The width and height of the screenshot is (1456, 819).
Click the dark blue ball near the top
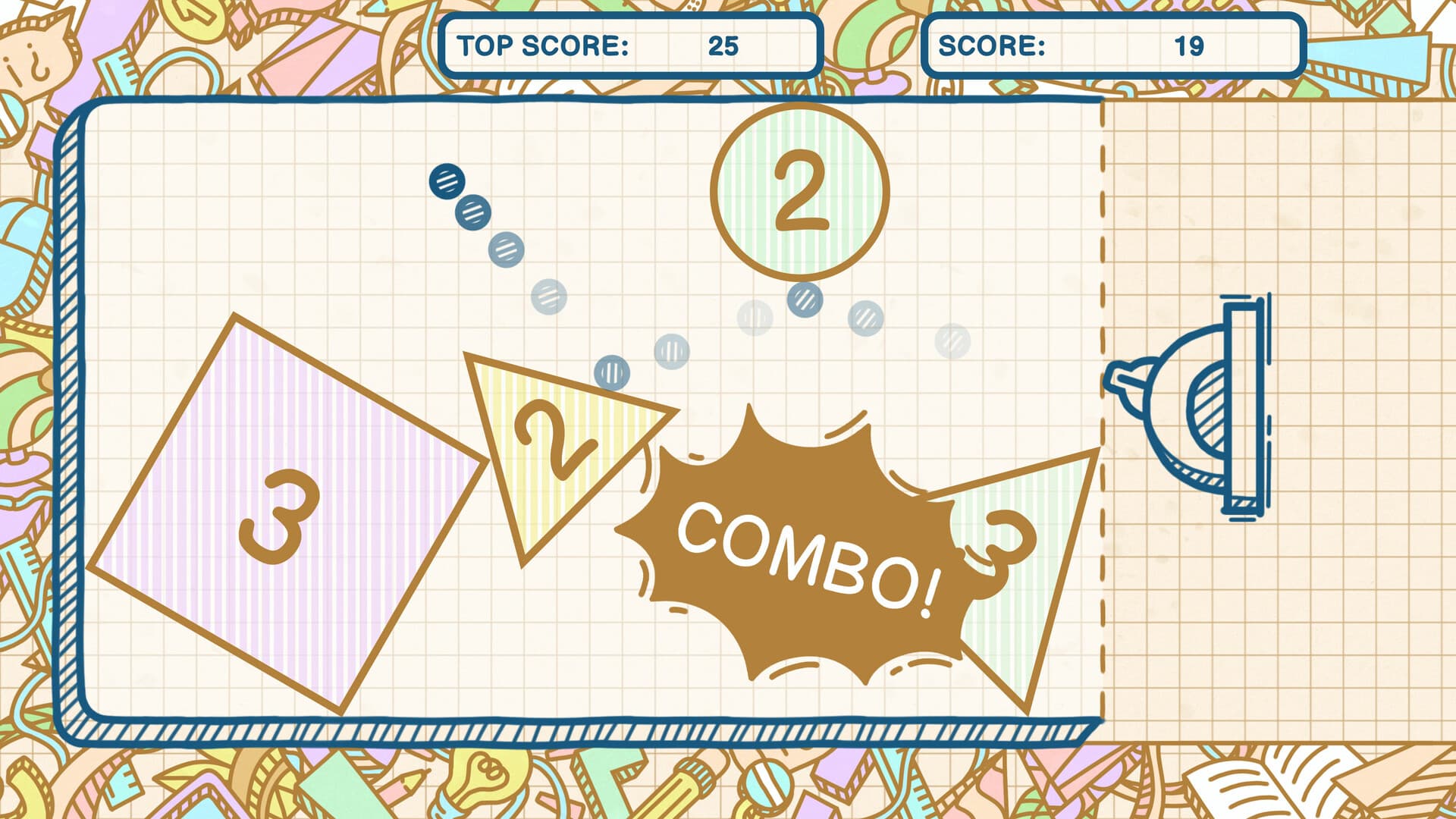click(x=446, y=181)
